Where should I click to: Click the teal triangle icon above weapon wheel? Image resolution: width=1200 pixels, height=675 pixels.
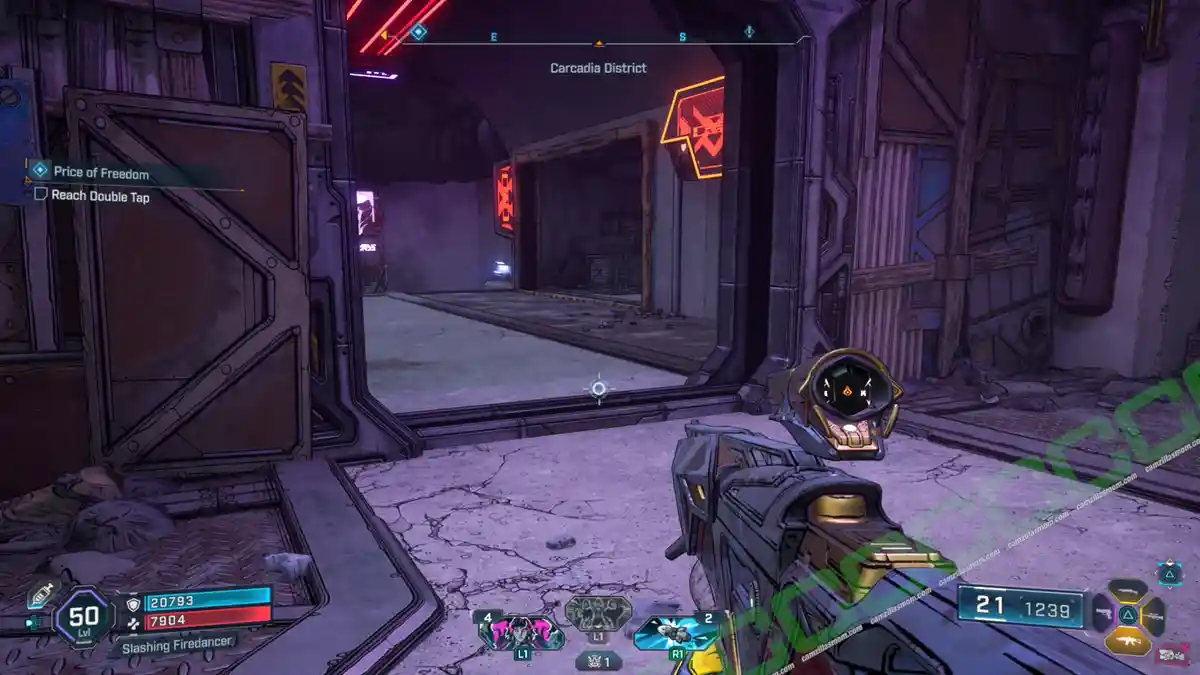click(x=1169, y=572)
